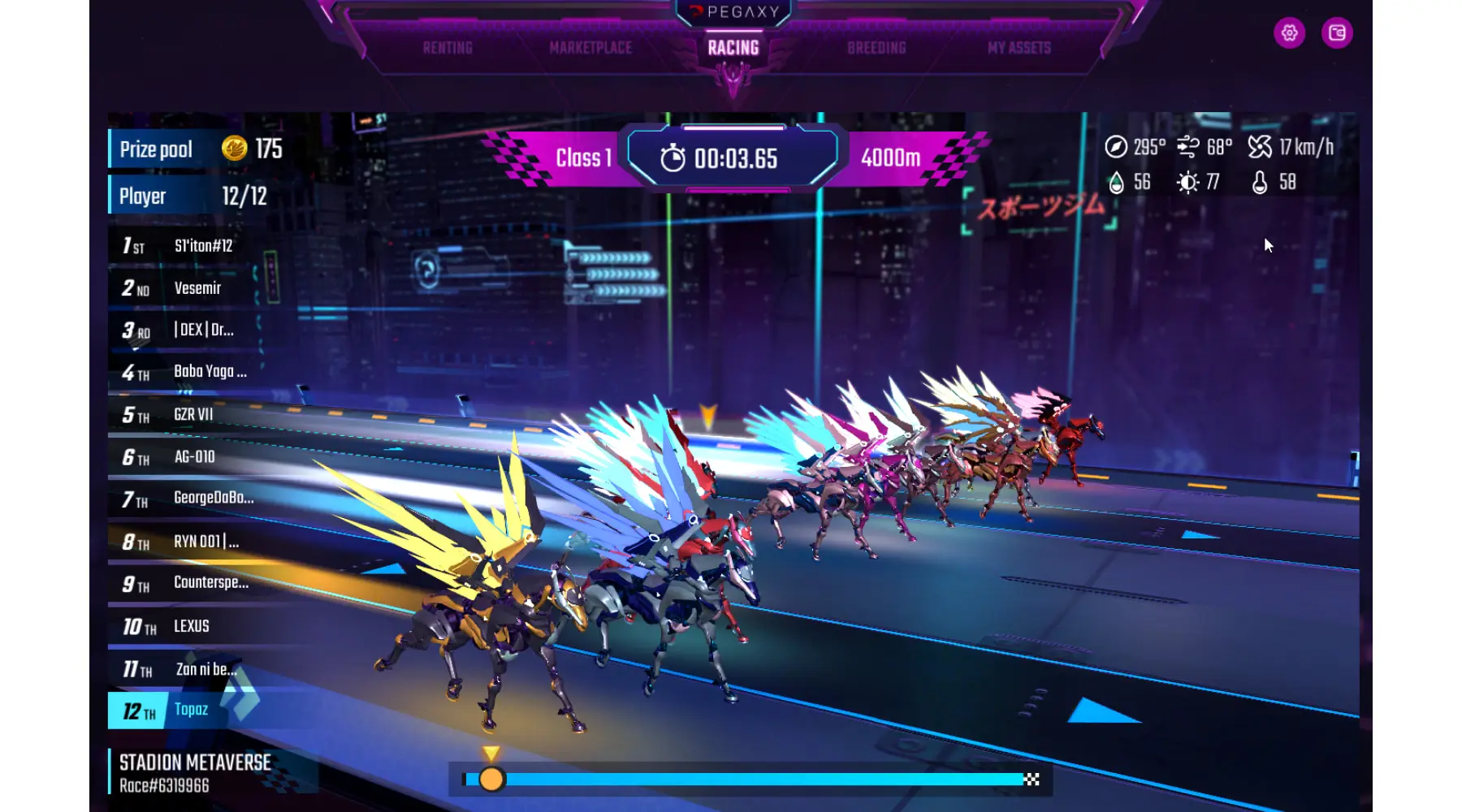
Task: Open the Renting tab
Action: [448, 48]
